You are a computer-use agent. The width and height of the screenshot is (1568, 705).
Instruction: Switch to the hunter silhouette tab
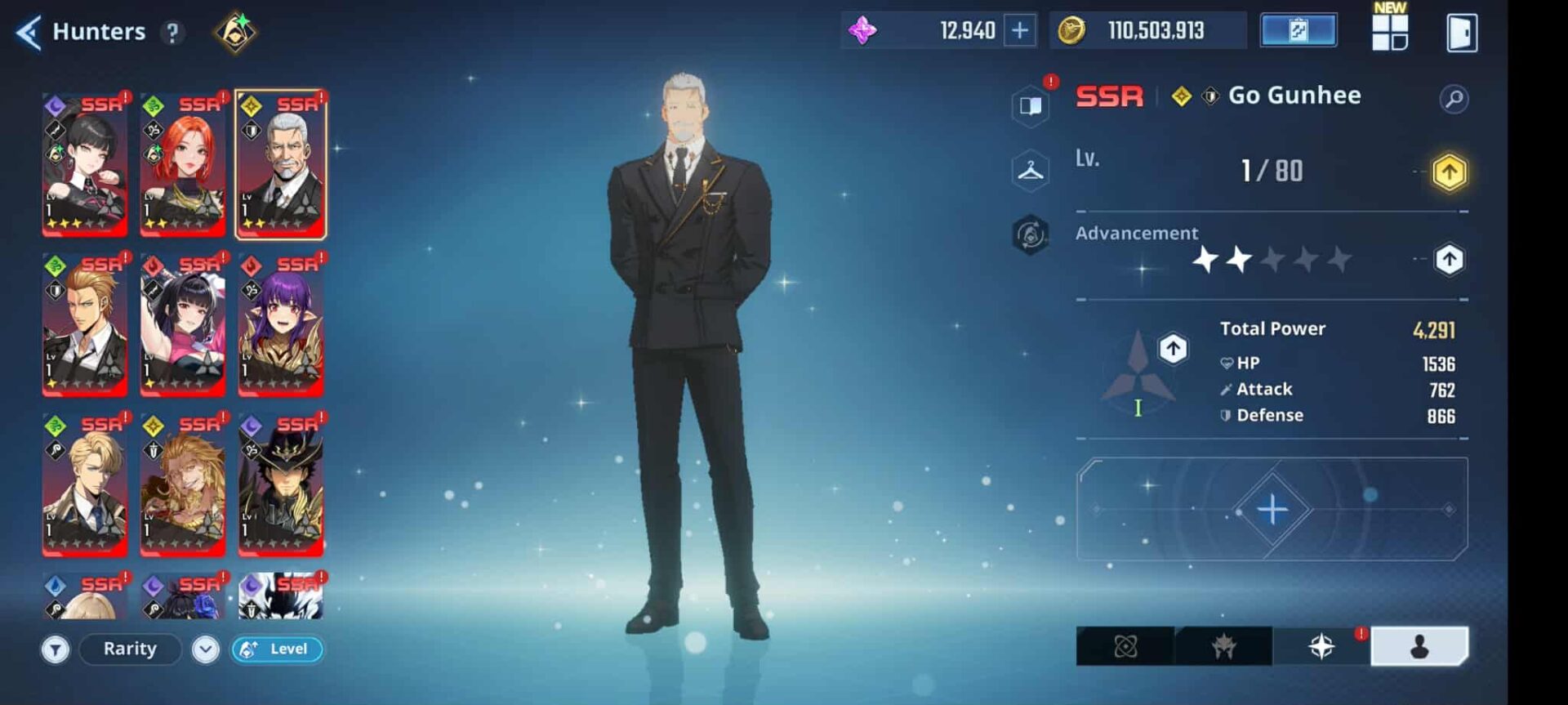(x=1419, y=647)
